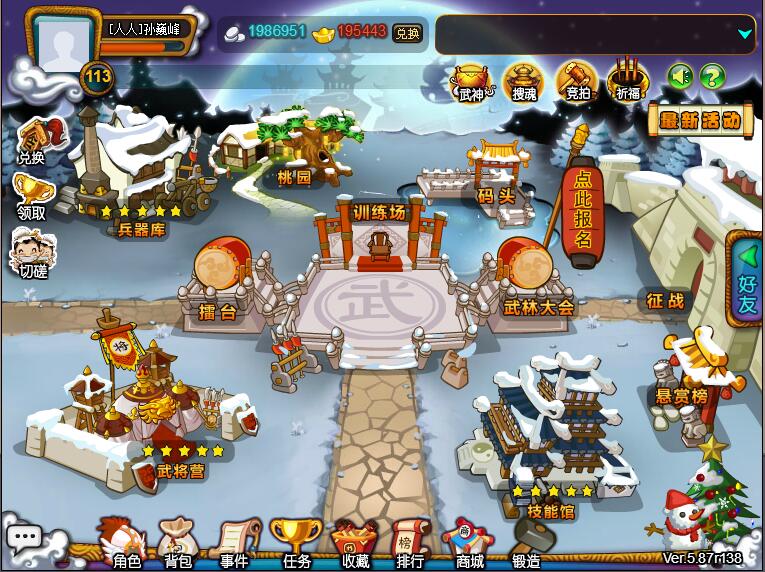This screenshot has height=572, width=765.
Task: Expand the top announcement dropdown arrow
Action: pos(744,34)
